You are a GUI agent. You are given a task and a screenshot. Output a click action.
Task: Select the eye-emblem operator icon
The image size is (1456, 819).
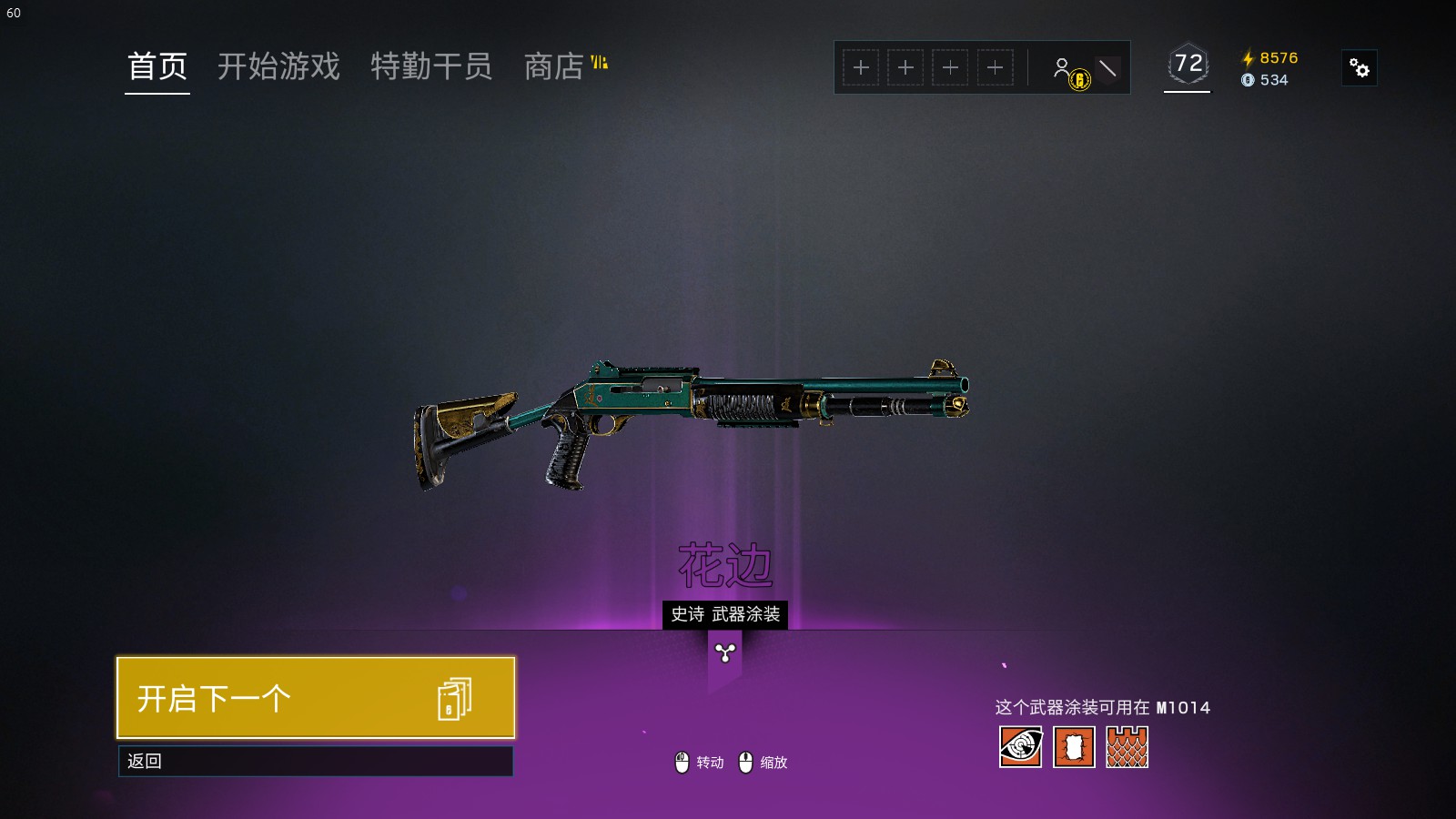(x=1020, y=747)
